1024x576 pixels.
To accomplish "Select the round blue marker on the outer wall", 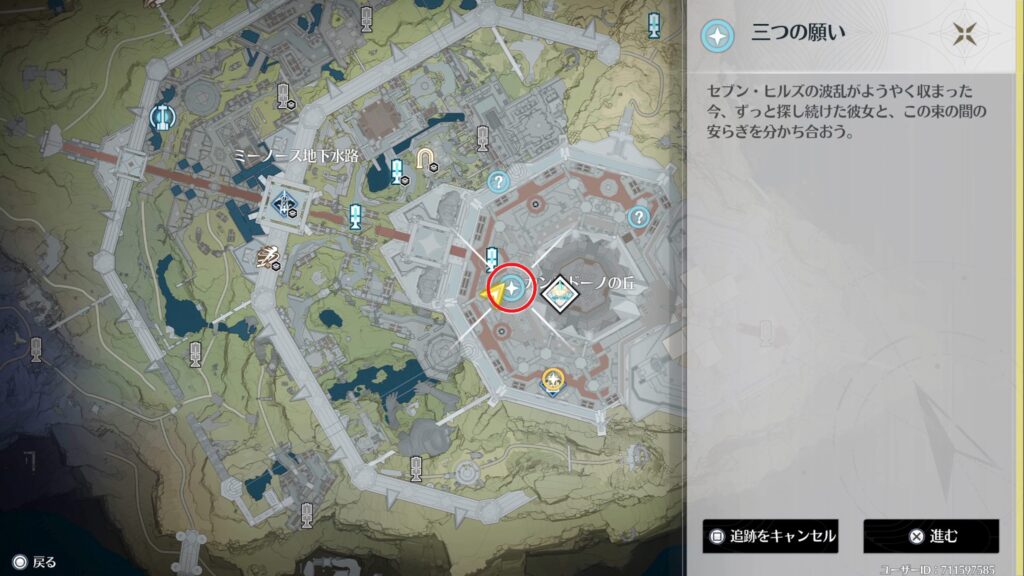I will 161,119.
